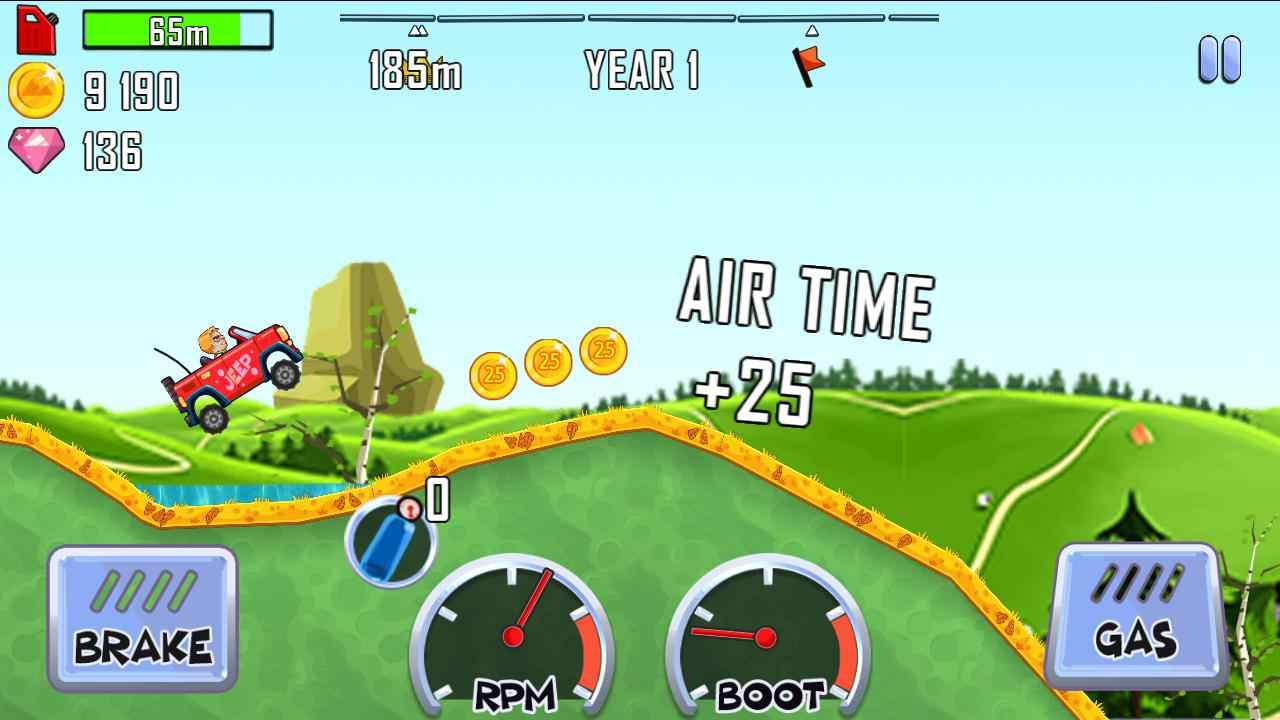Viewport: 1280px width, 720px height.
Task: Click the distance progress track at top
Action: [640, 17]
